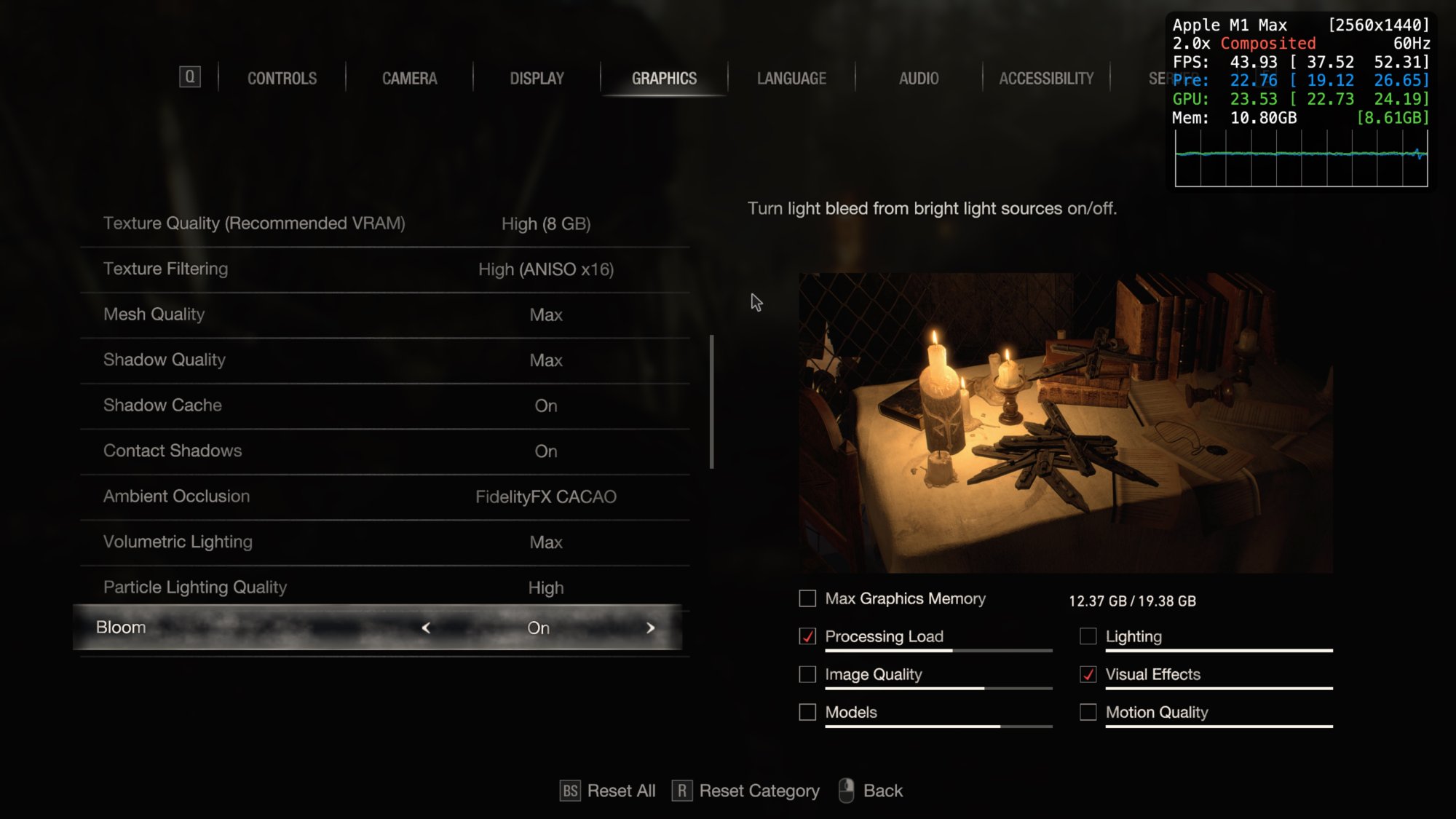Click the right arrow on Bloom
This screenshot has height=819, width=1456.
[x=650, y=628]
